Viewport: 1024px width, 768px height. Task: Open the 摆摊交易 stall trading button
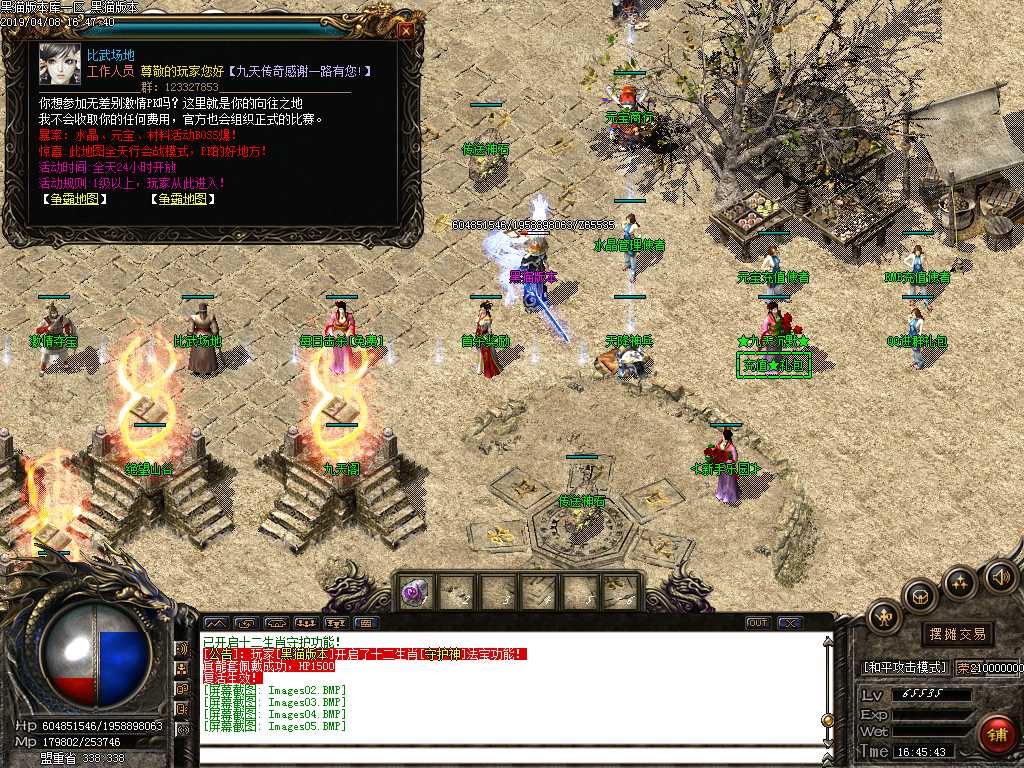957,633
